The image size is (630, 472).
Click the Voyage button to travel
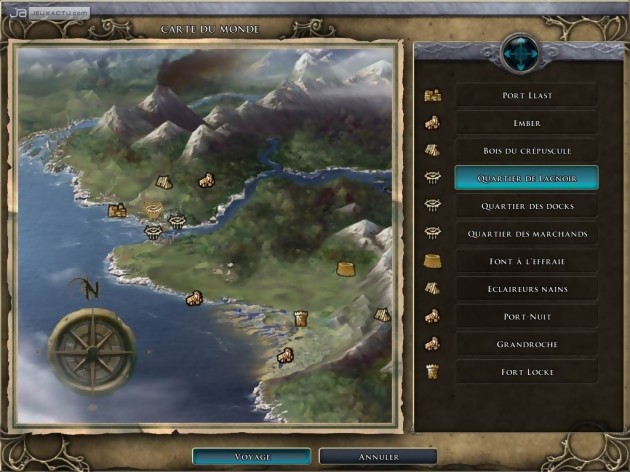252,456
